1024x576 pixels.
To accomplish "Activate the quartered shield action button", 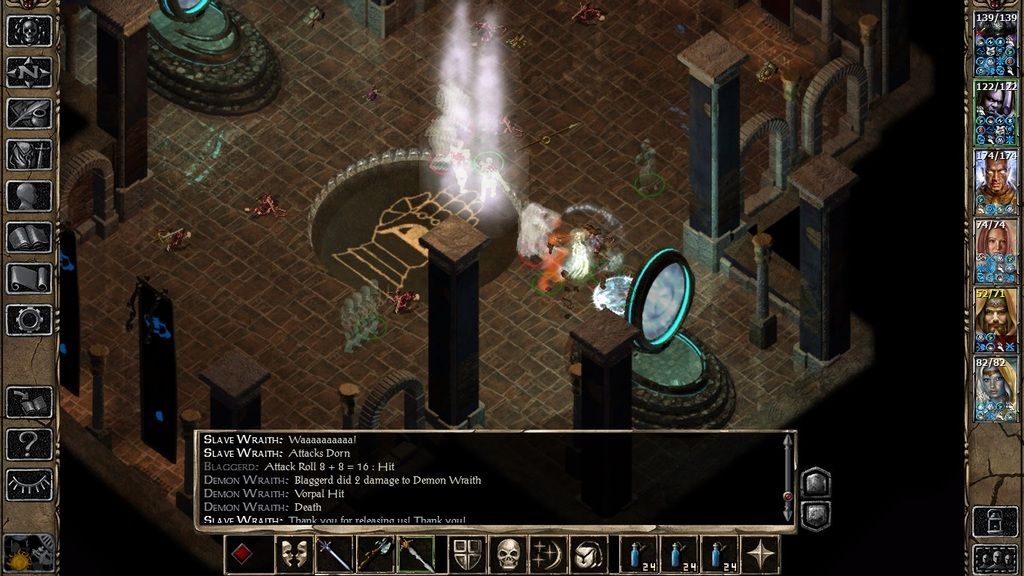I will (x=467, y=554).
